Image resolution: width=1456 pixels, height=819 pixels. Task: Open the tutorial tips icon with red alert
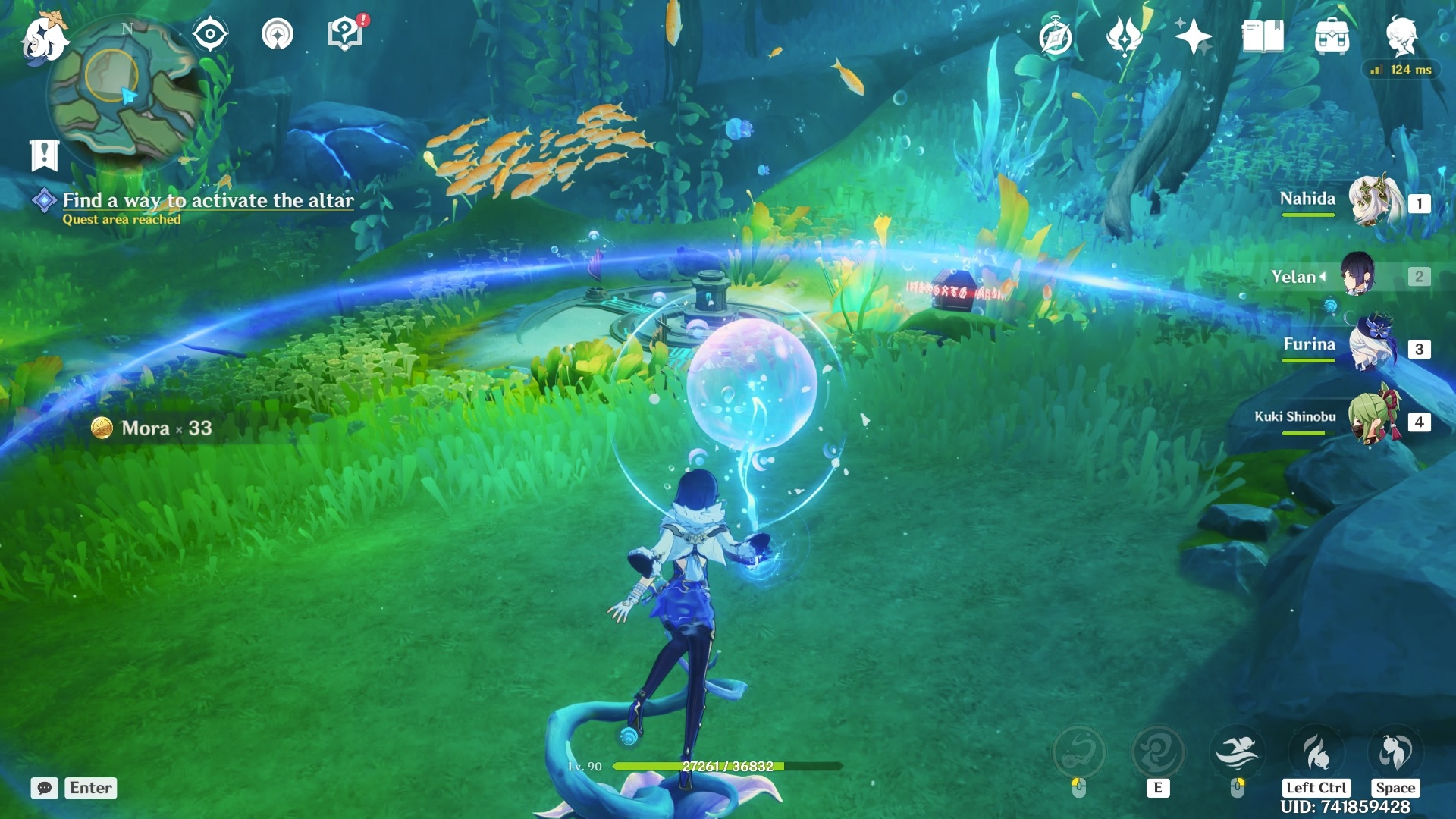coord(345,34)
